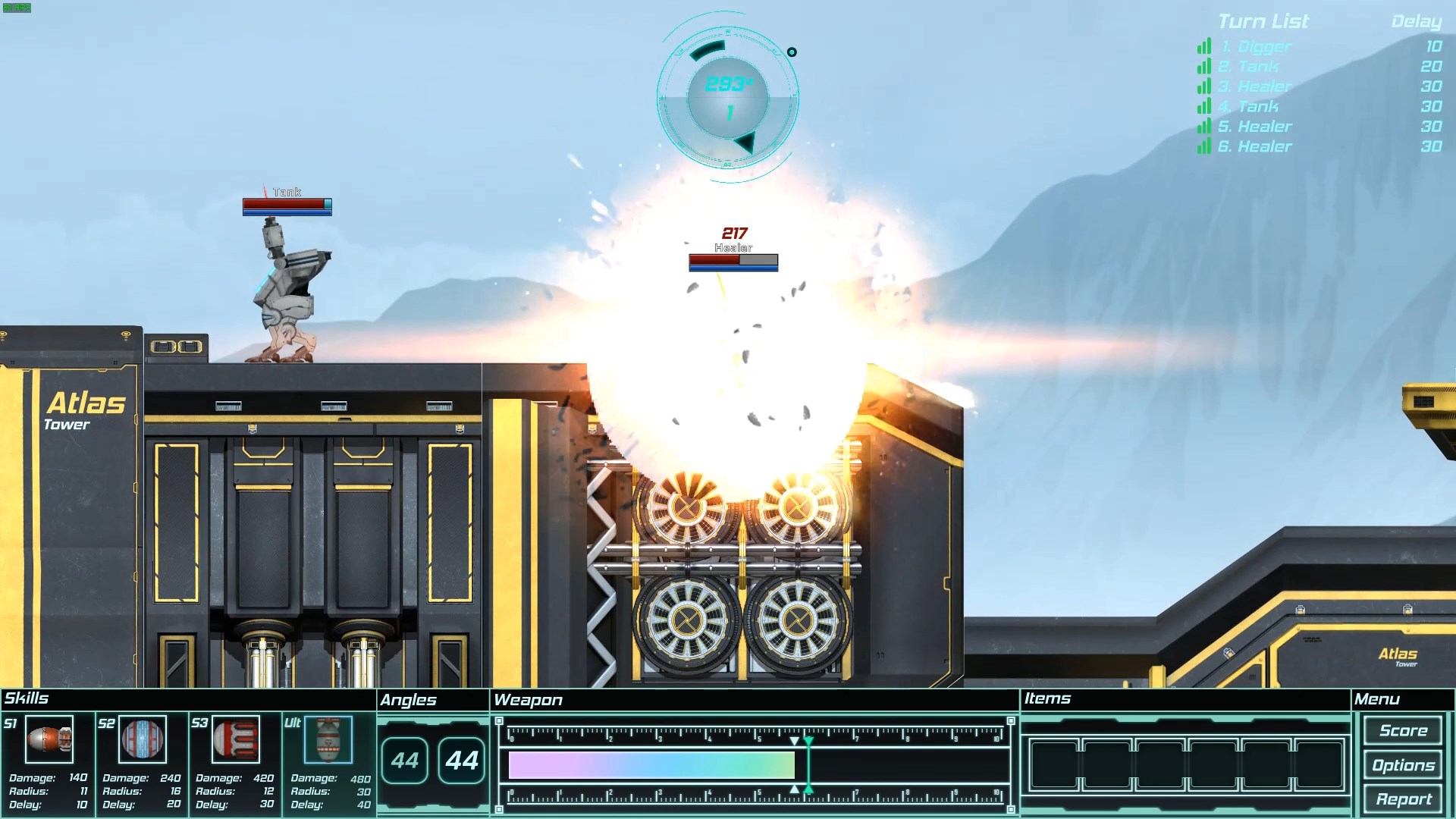This screenshot has height=819, width=1456.
Task: Select the S1 missile skill
Action: point(48,739)
